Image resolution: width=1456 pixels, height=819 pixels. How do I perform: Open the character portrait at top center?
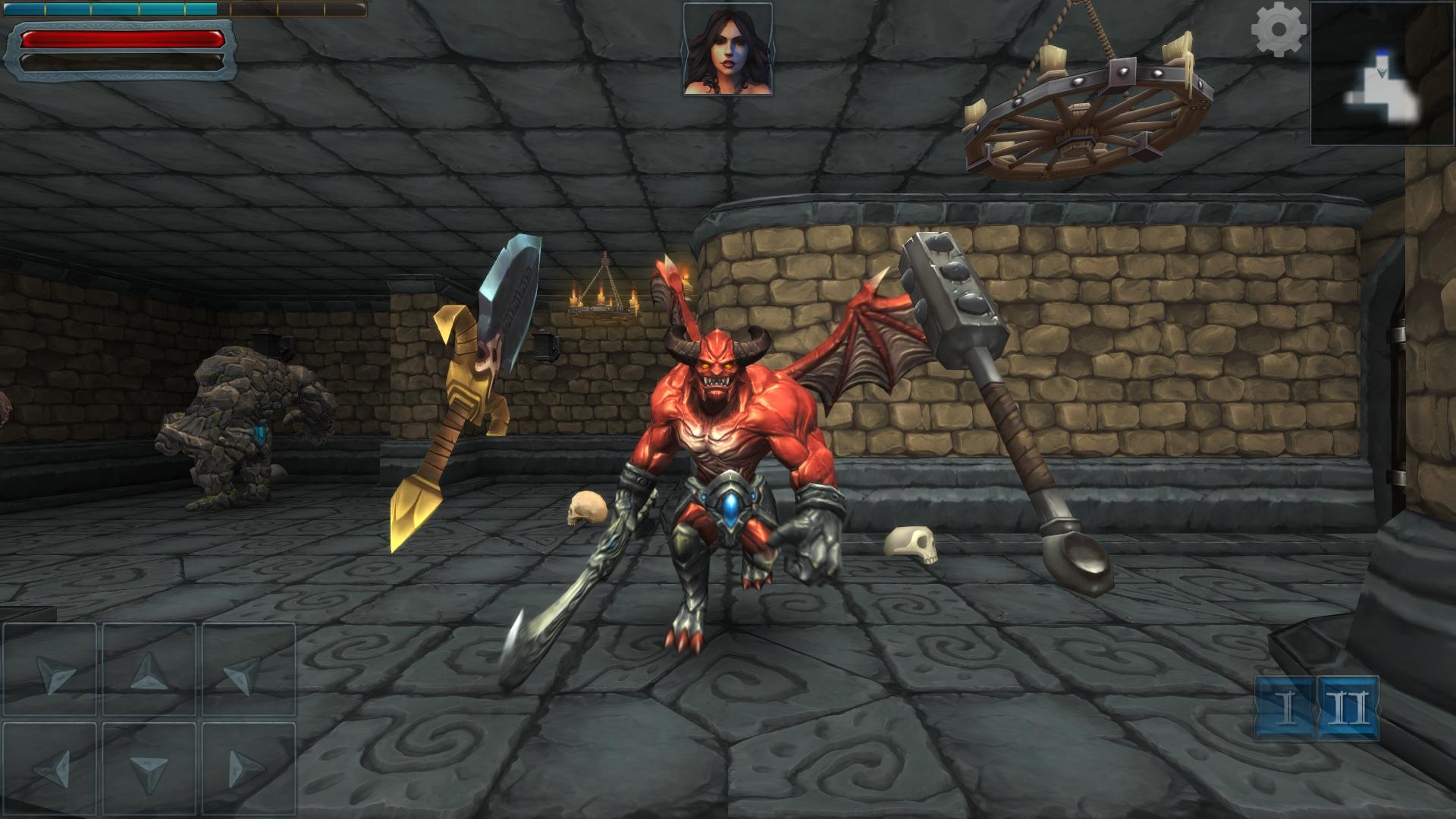coord(729,48)
